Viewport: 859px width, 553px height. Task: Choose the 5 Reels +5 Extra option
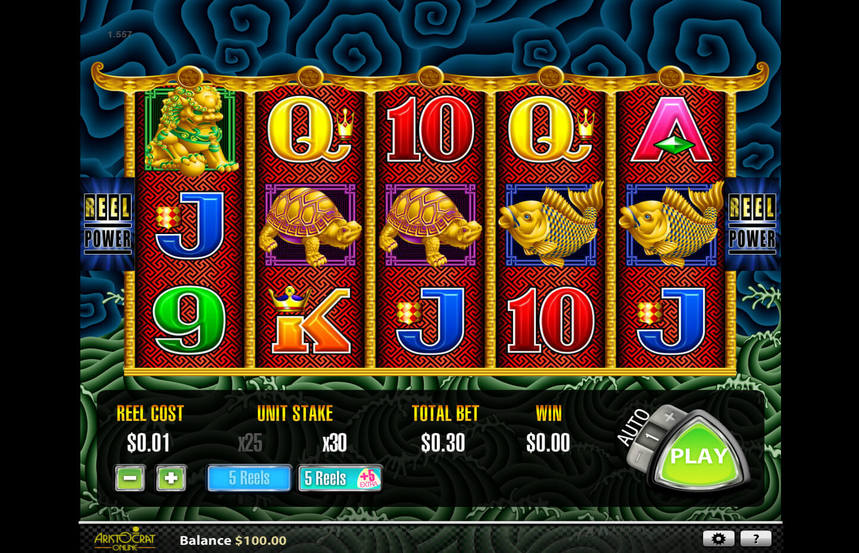(x=340, y=478)
